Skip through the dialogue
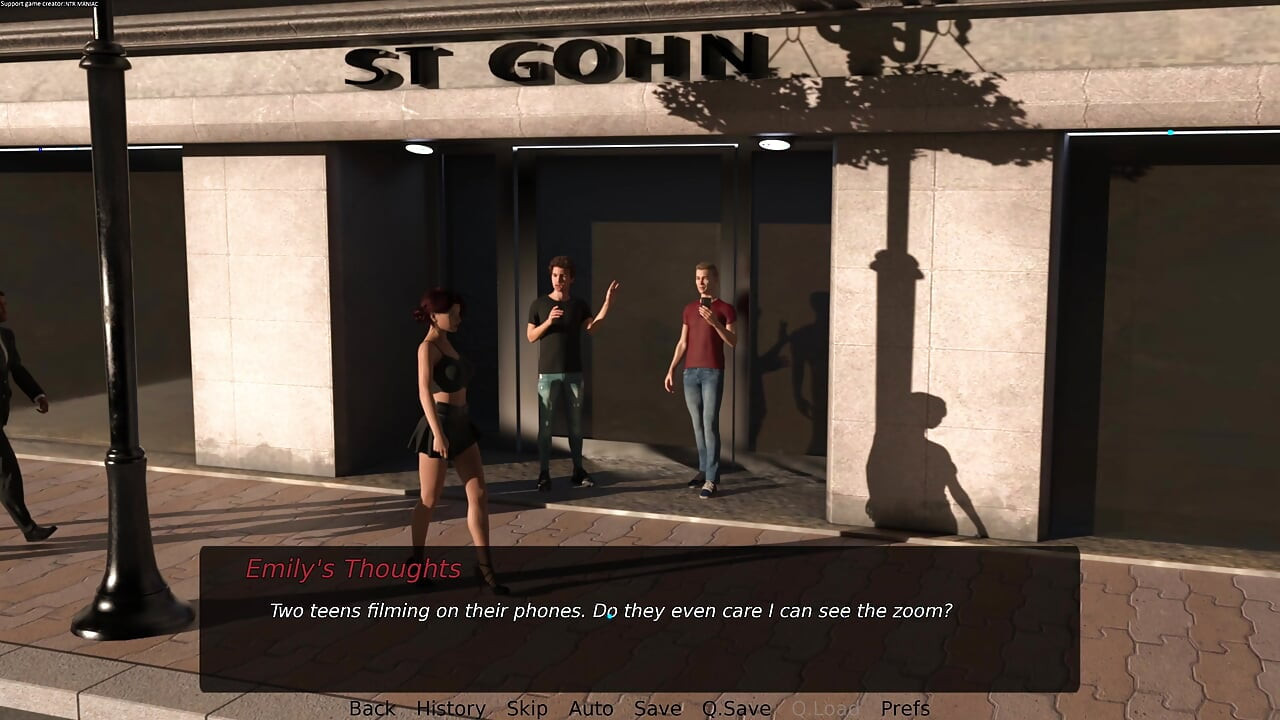Viewport: 1280px width, 720px height. 527,708
